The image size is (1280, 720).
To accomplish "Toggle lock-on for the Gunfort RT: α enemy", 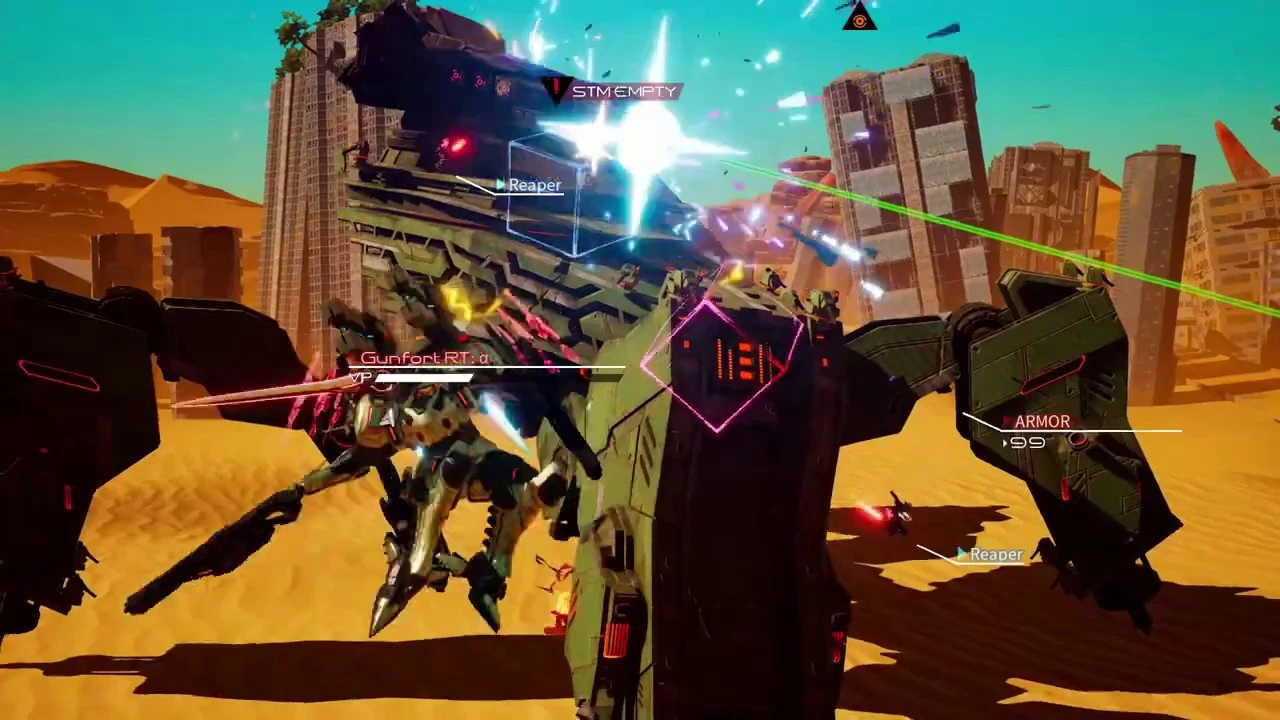I will click(x=425, y=358).
